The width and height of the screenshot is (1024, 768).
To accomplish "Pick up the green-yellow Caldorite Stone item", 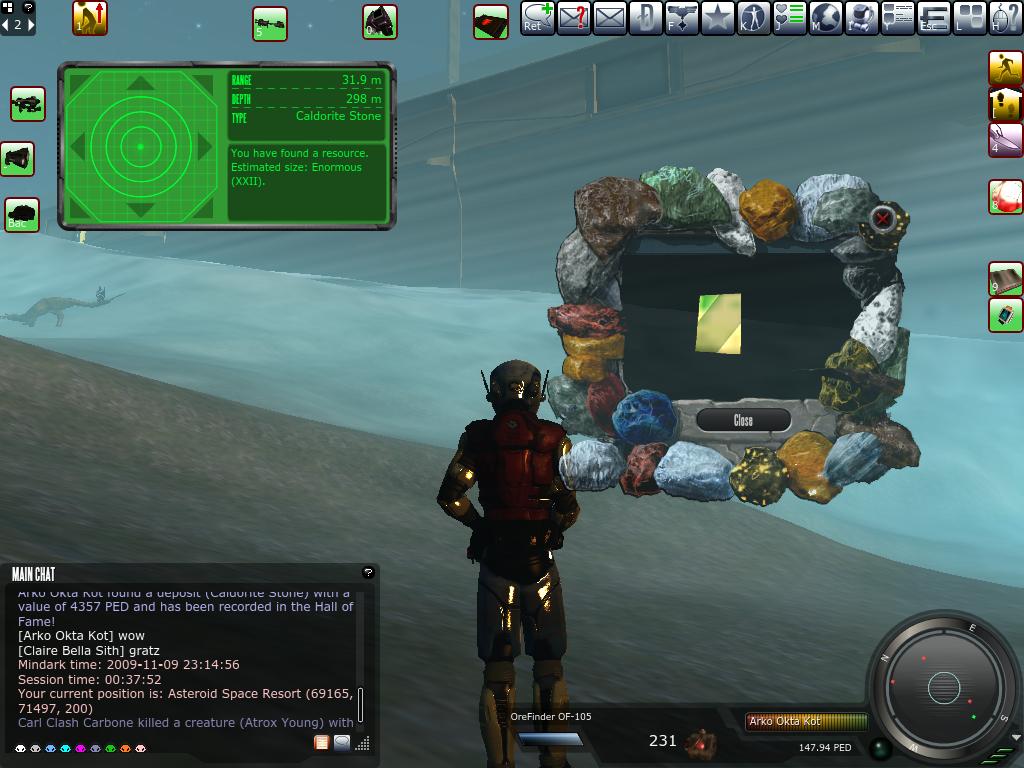I will coord(719,323).
